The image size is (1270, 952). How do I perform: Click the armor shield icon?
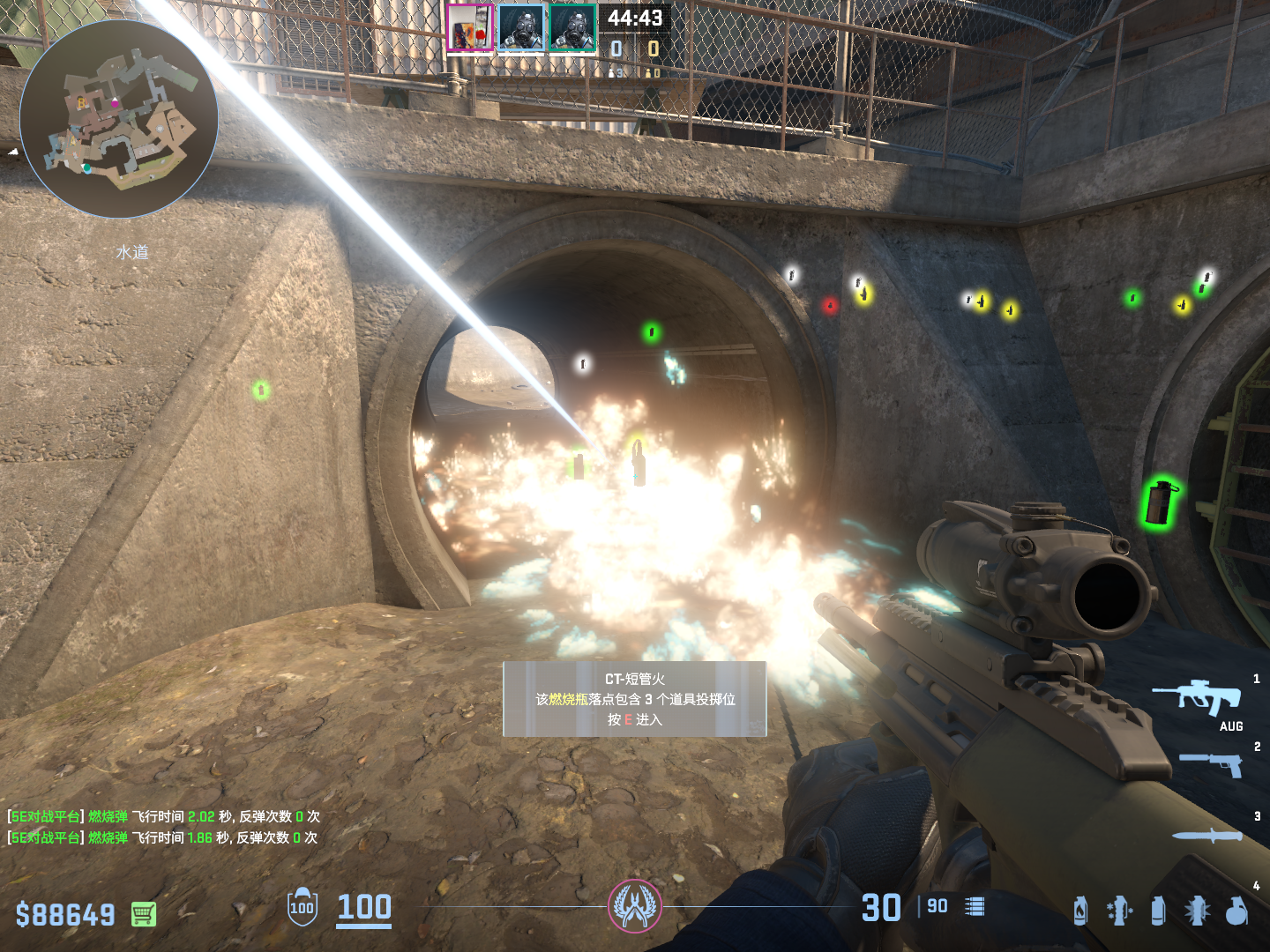(303, 907)
